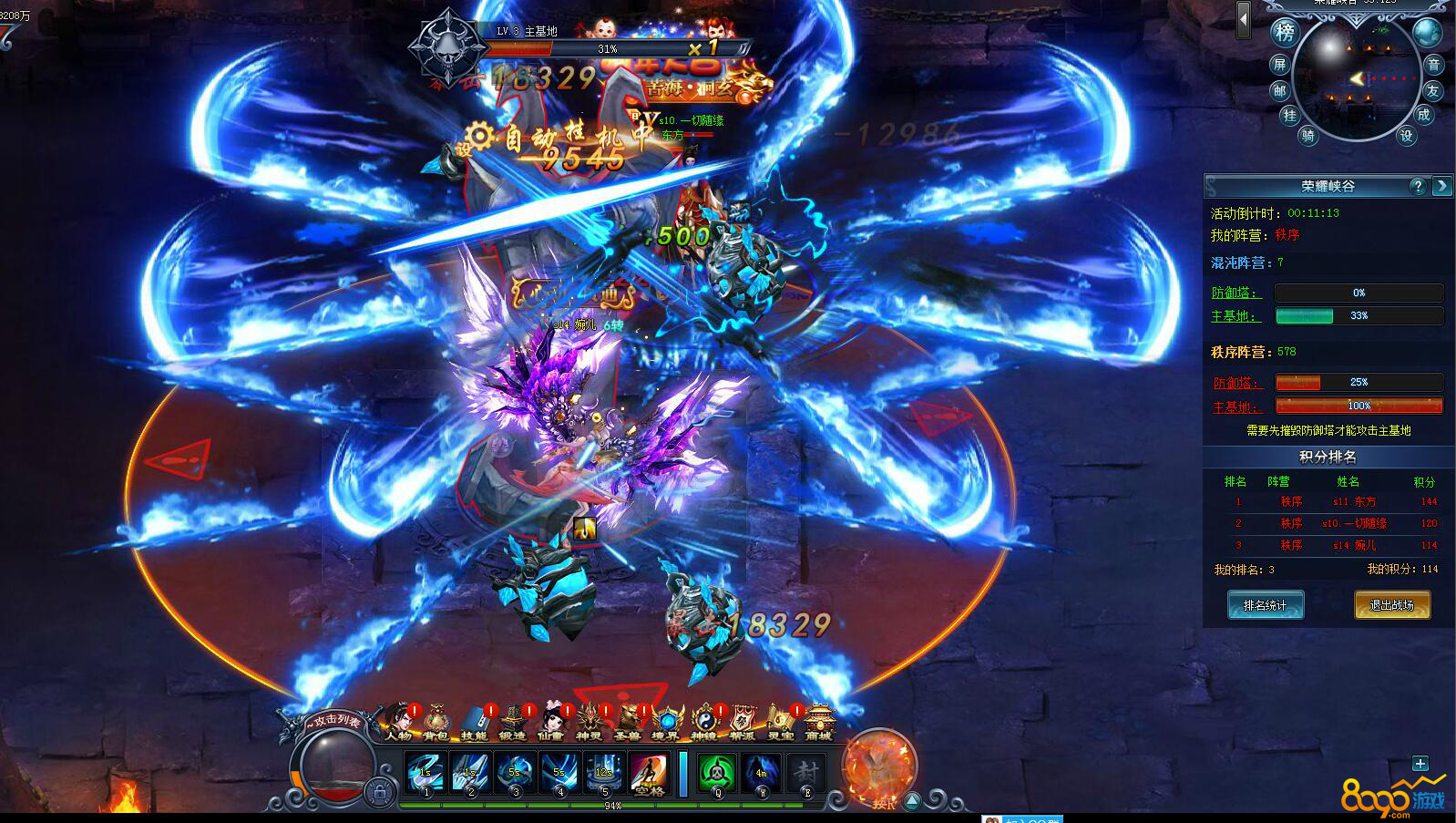Open the 背包 backpack
Screen dimensions: 1456x823
tap(436, 723)
